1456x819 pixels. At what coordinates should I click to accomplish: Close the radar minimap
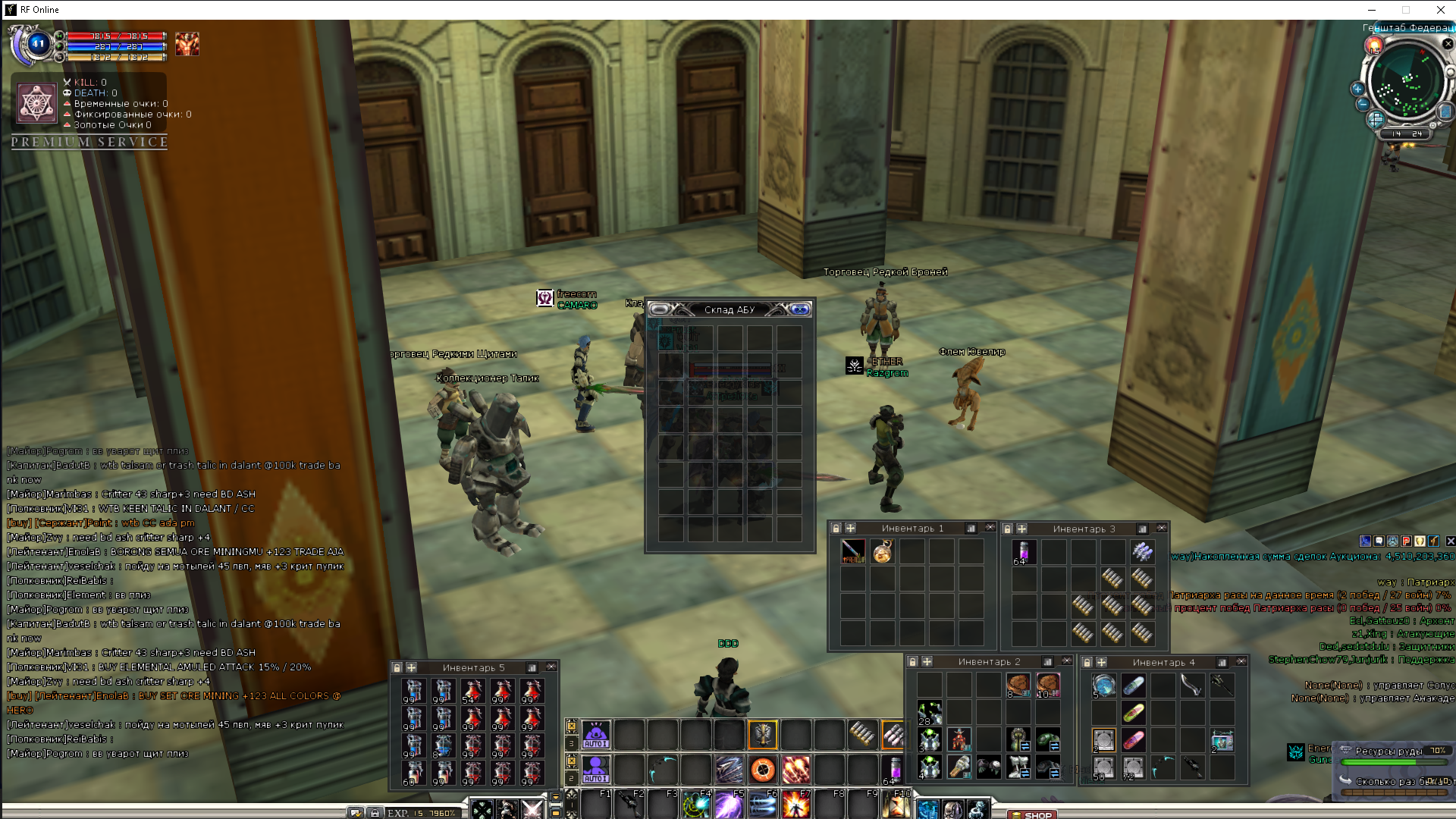point(1448,44)
